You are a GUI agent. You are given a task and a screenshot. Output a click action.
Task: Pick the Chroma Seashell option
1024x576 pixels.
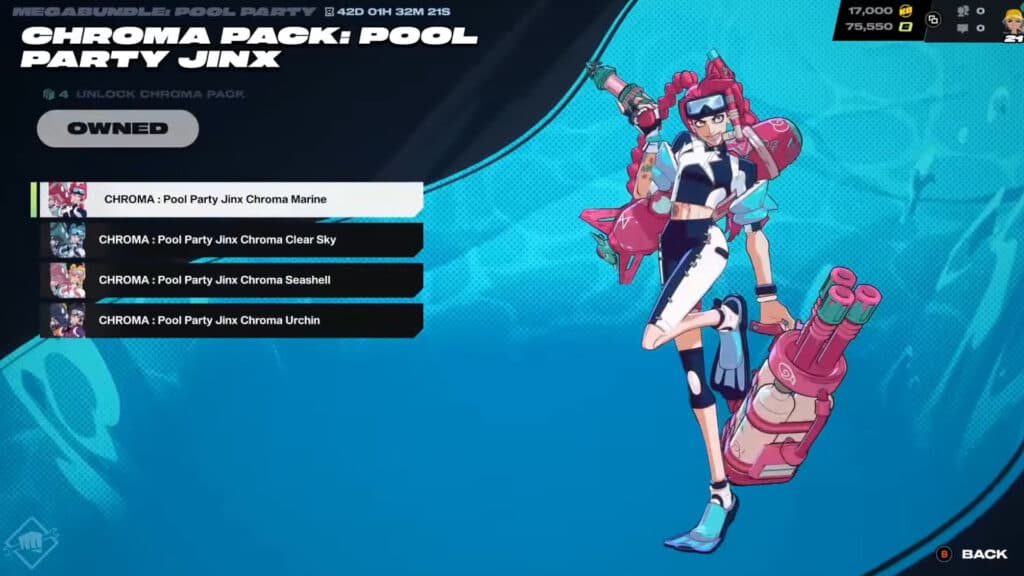click(230, 280)
